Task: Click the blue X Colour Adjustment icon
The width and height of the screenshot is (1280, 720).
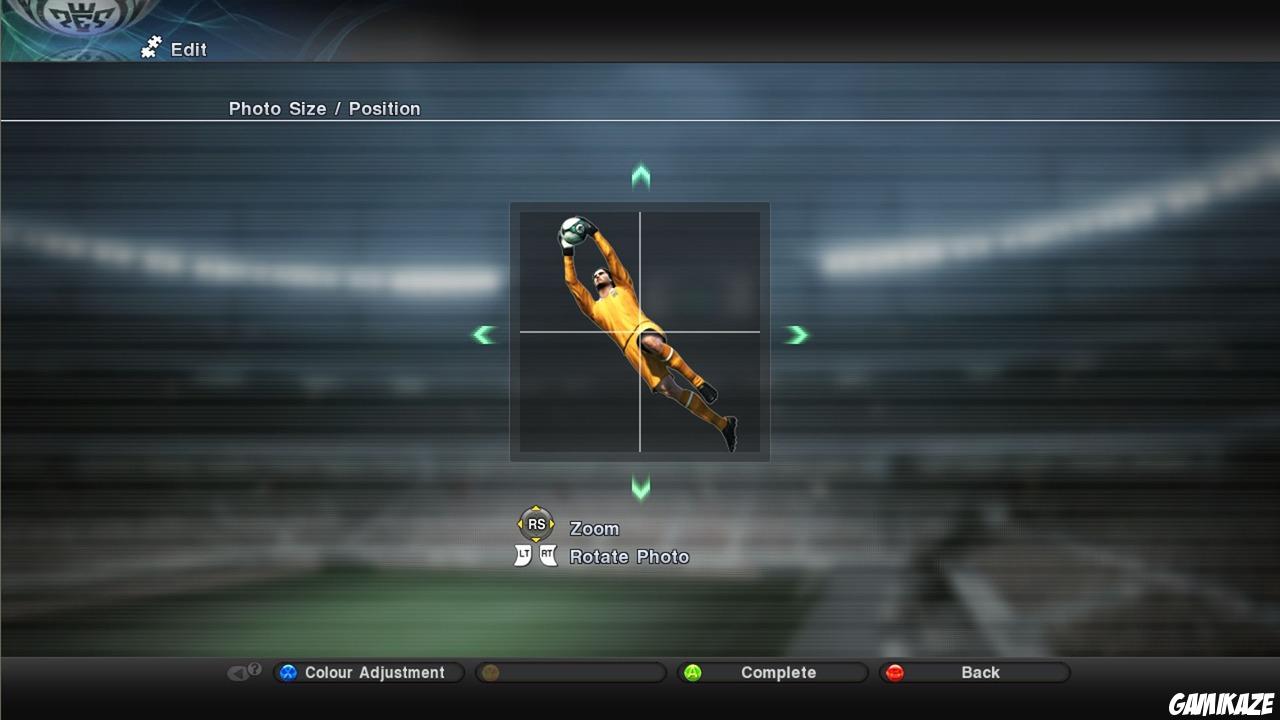Action: click(x=289, y=672)
